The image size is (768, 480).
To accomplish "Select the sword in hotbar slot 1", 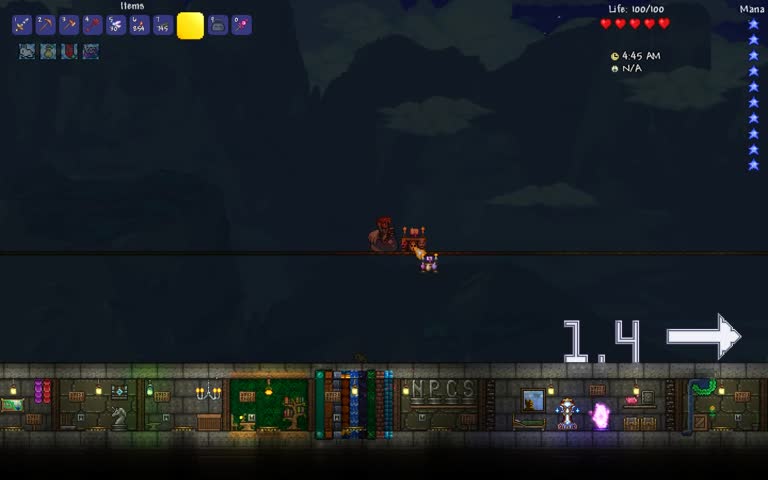I will pos(22,25).
